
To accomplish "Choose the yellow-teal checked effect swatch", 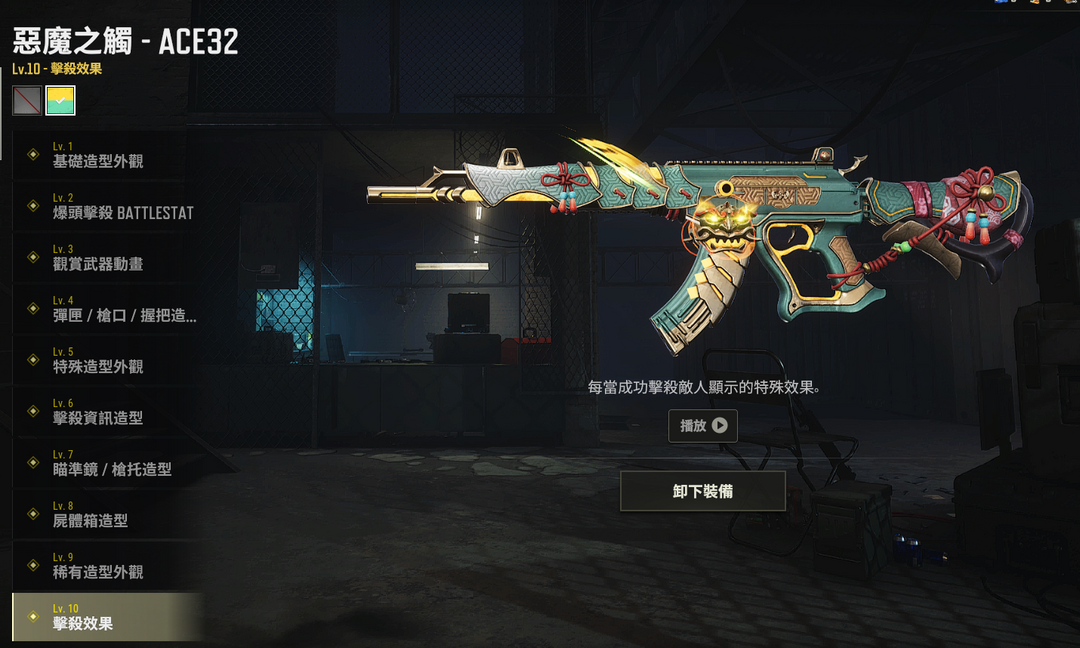I will point(60,100).
